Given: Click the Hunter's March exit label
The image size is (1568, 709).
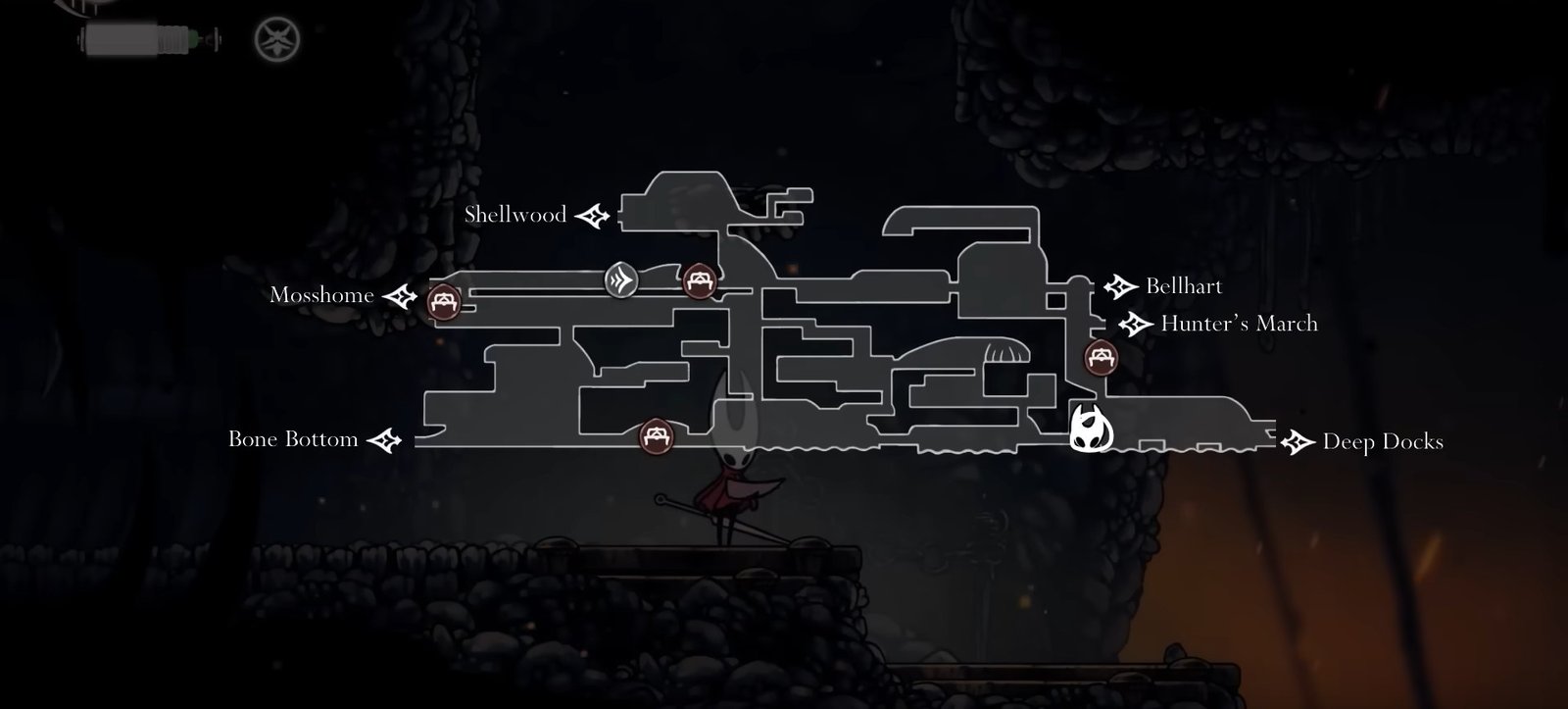Looking at the screenshot, I should (1239, 324).
